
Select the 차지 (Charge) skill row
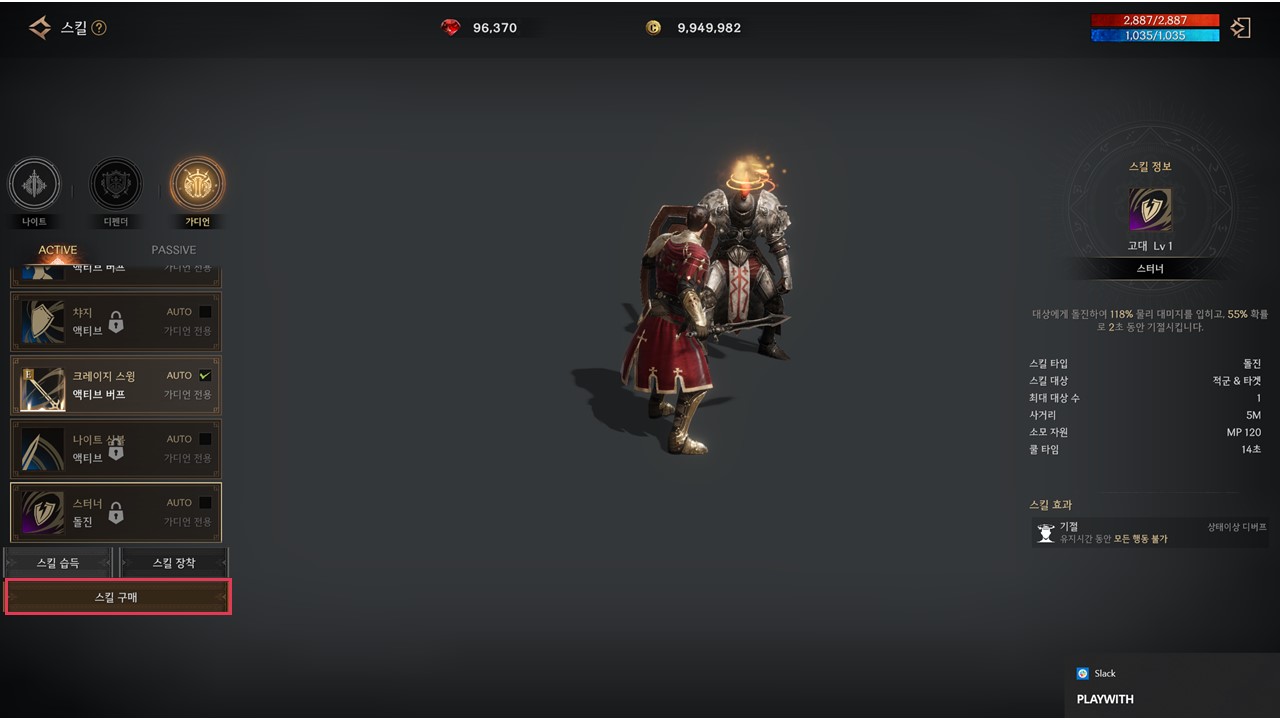coord(116,321)
